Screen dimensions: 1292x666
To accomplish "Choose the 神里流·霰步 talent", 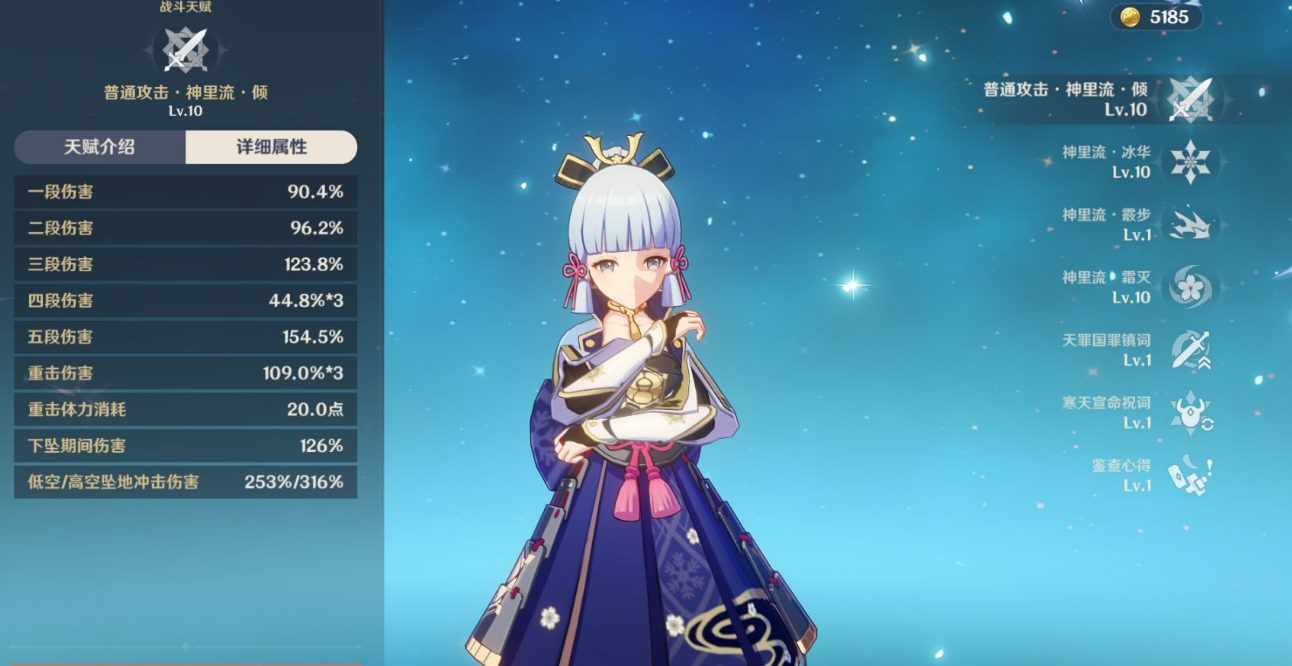I will click(x=1190, y=224).
